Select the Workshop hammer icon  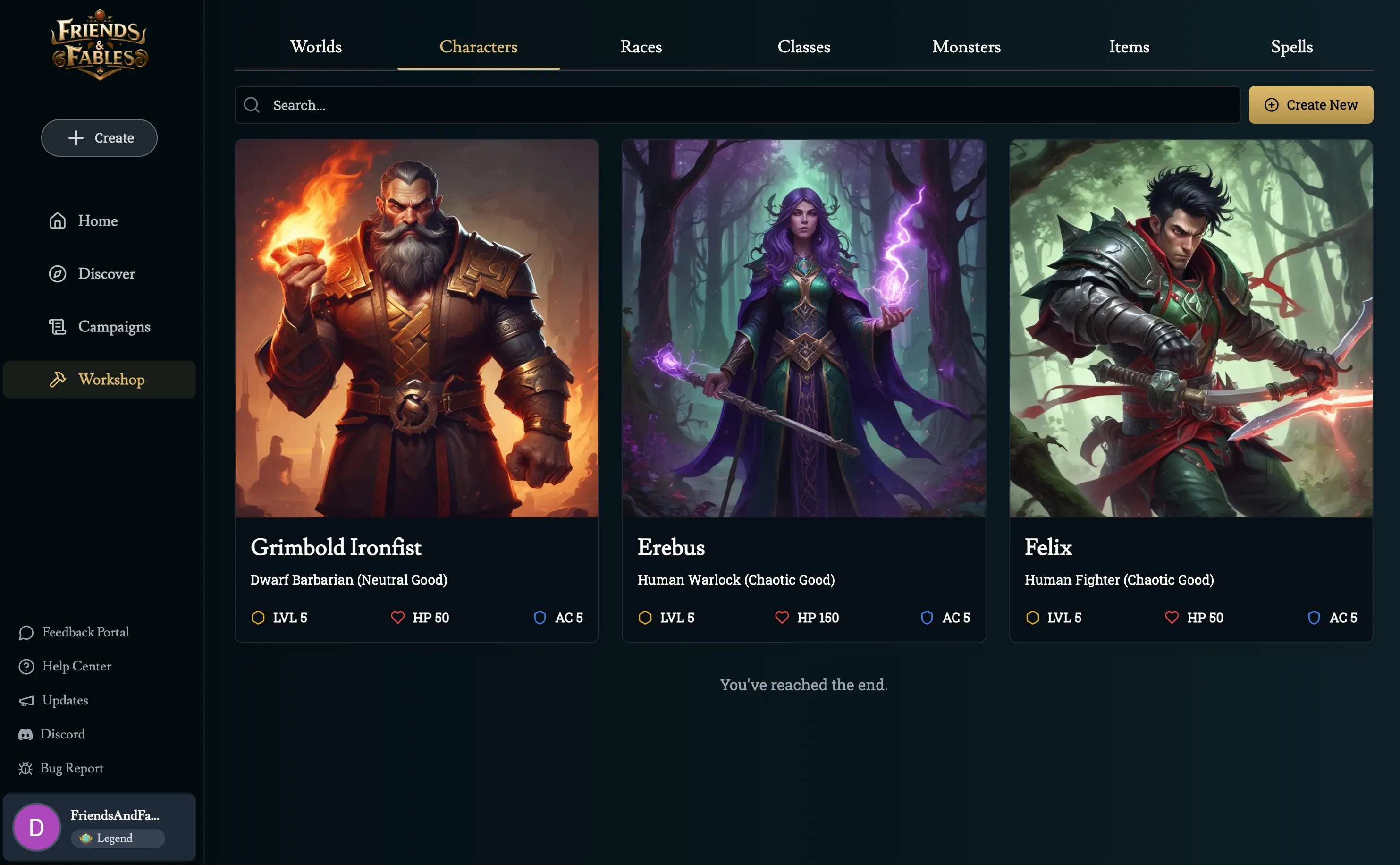58,379
